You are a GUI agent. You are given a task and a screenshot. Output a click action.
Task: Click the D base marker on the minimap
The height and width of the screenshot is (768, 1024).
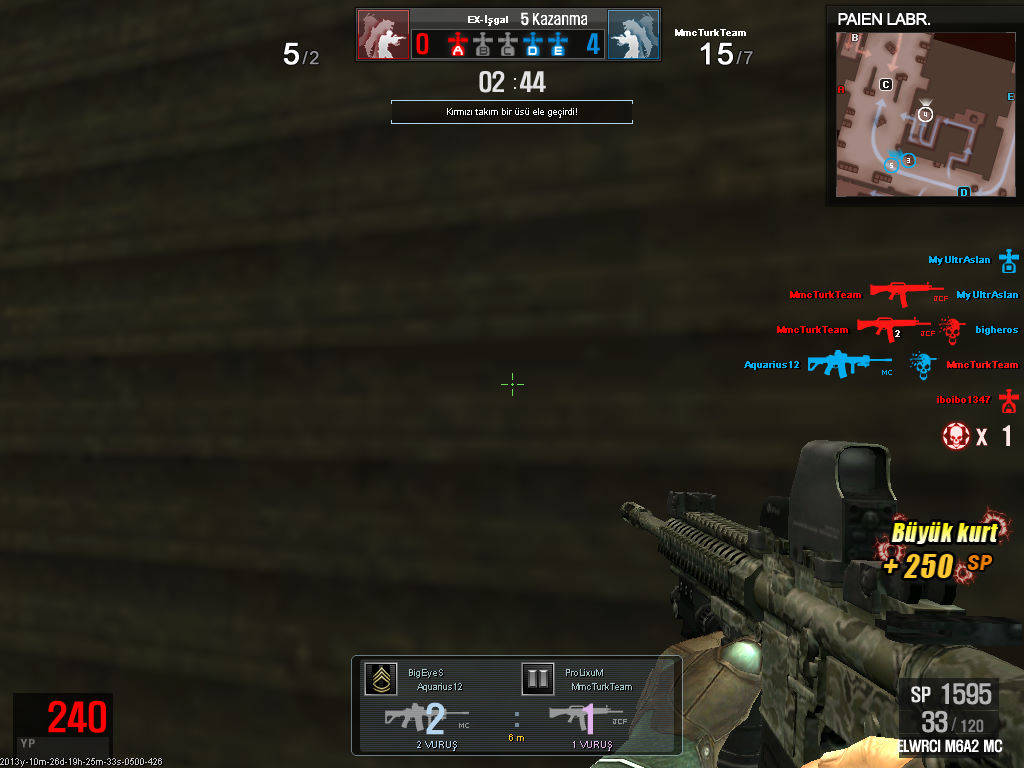coord(964,191)
